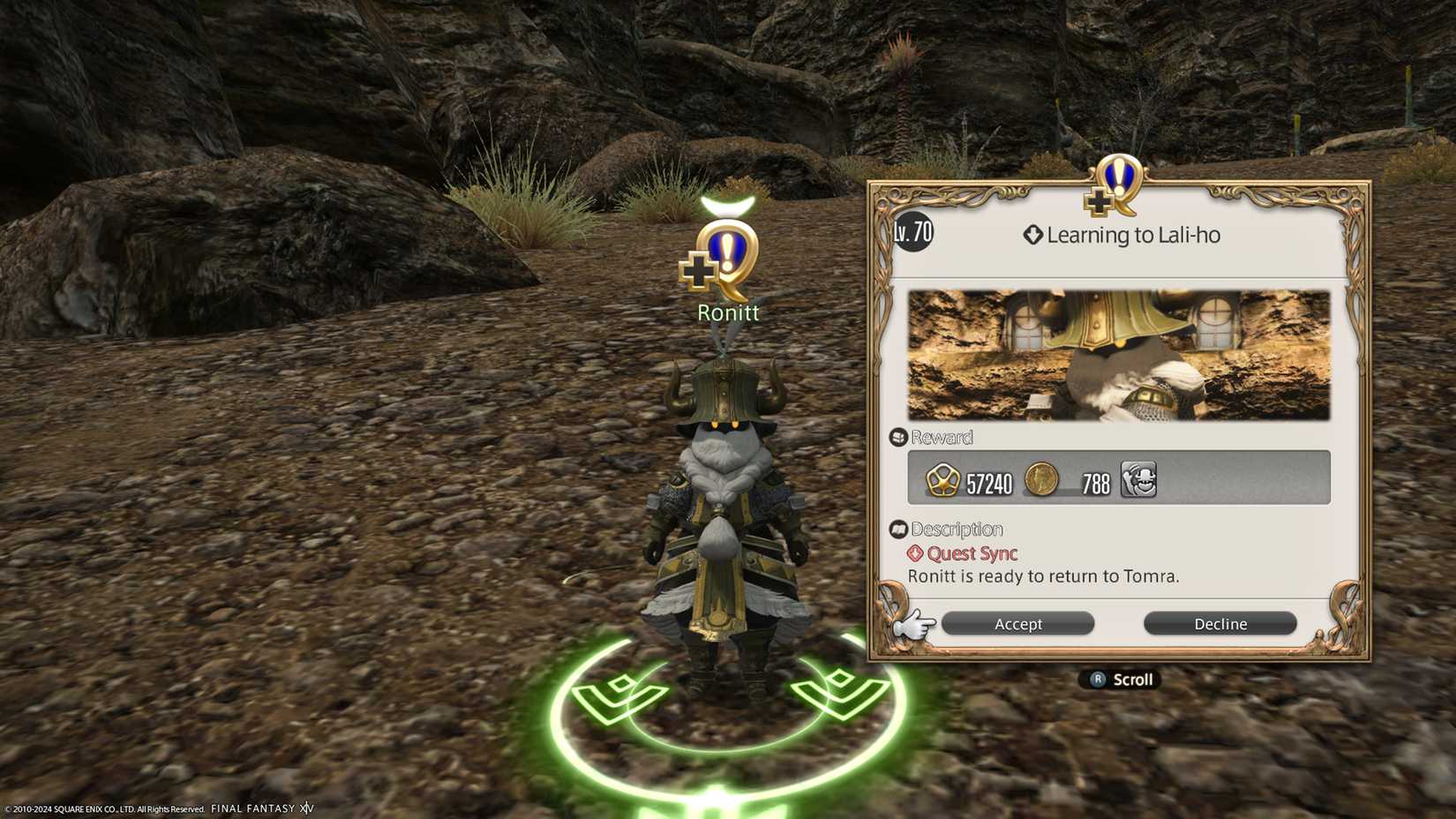Decline the quest offer

click(x=1220, y=623)
